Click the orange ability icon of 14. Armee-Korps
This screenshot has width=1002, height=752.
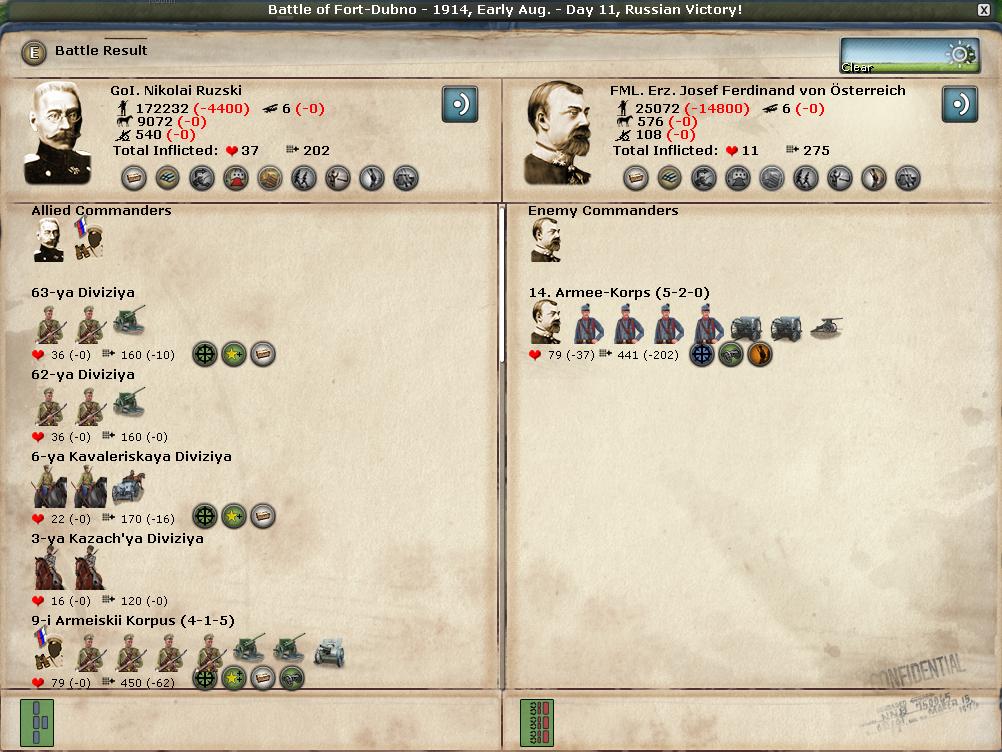(760, 354)
